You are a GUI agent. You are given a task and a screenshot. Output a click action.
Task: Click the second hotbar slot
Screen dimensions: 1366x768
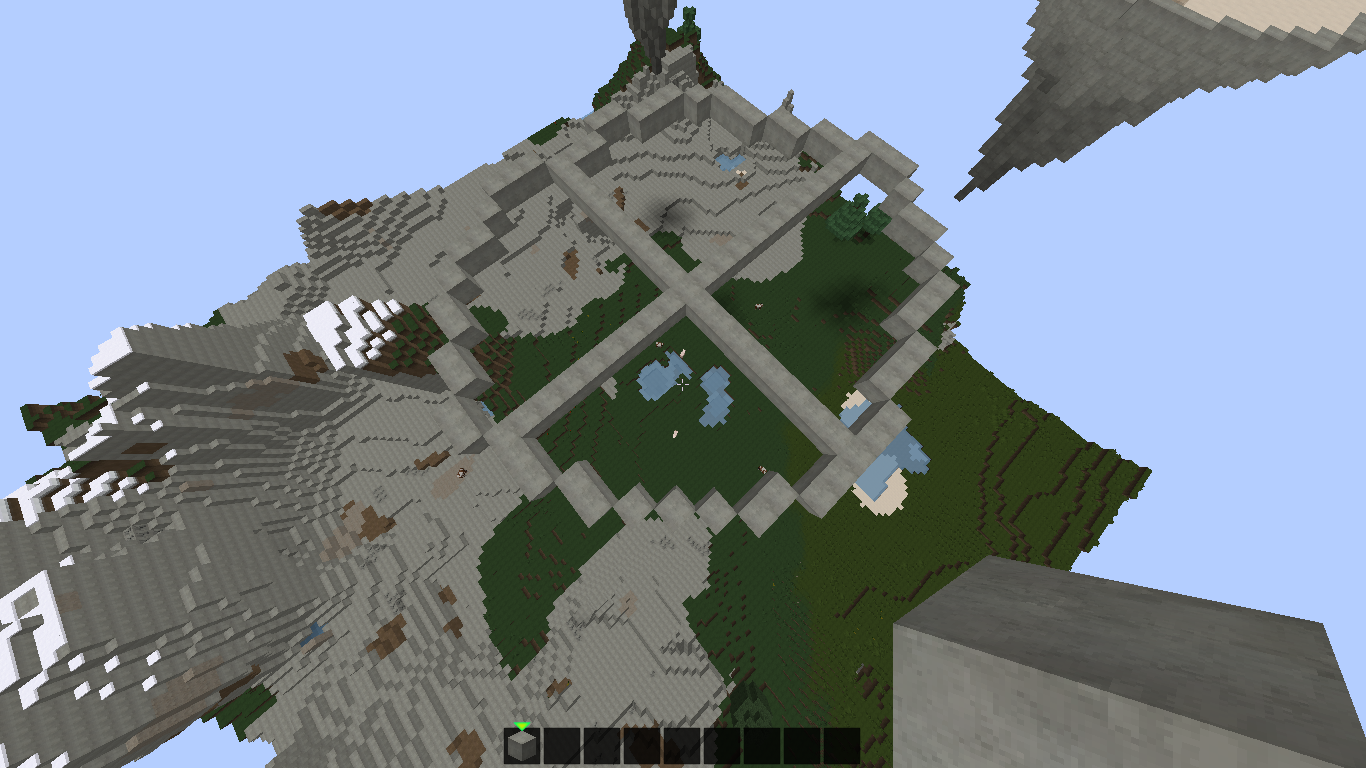tap(560, 745)
